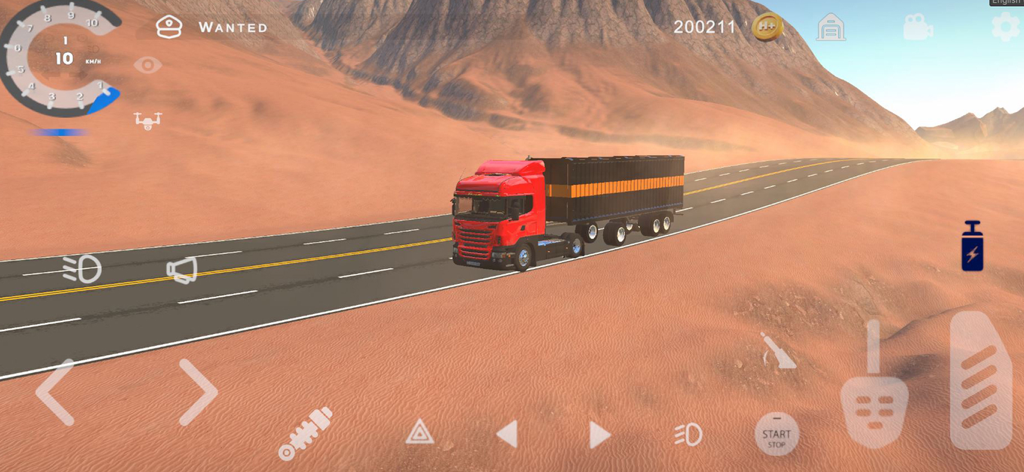The image size is (1024, 472).
Task: Tap the police cap Wanted icon
Action: pyautogui.click(x=169, y=27)
